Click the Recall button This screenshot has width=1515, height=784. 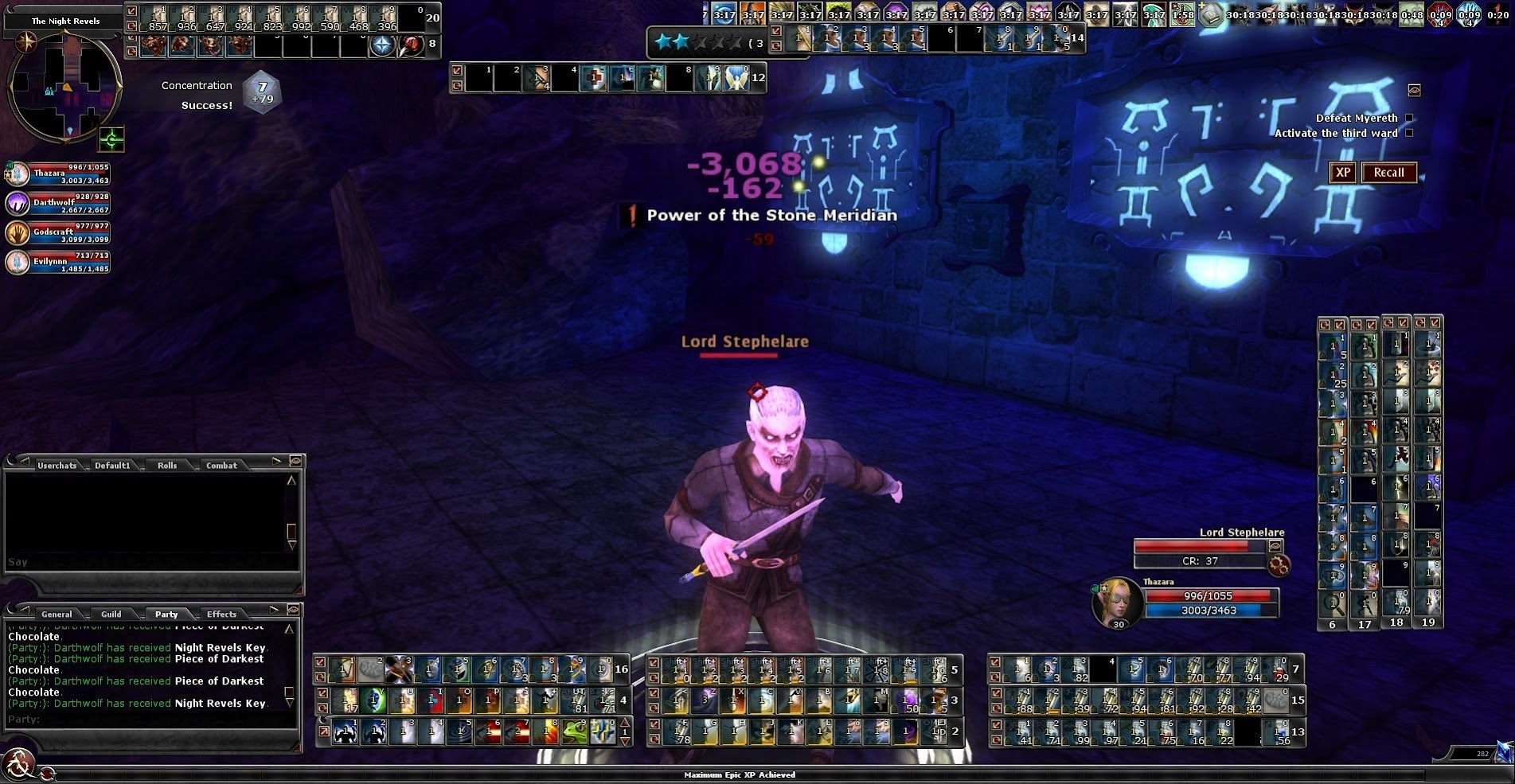[x=1388, y=173]
